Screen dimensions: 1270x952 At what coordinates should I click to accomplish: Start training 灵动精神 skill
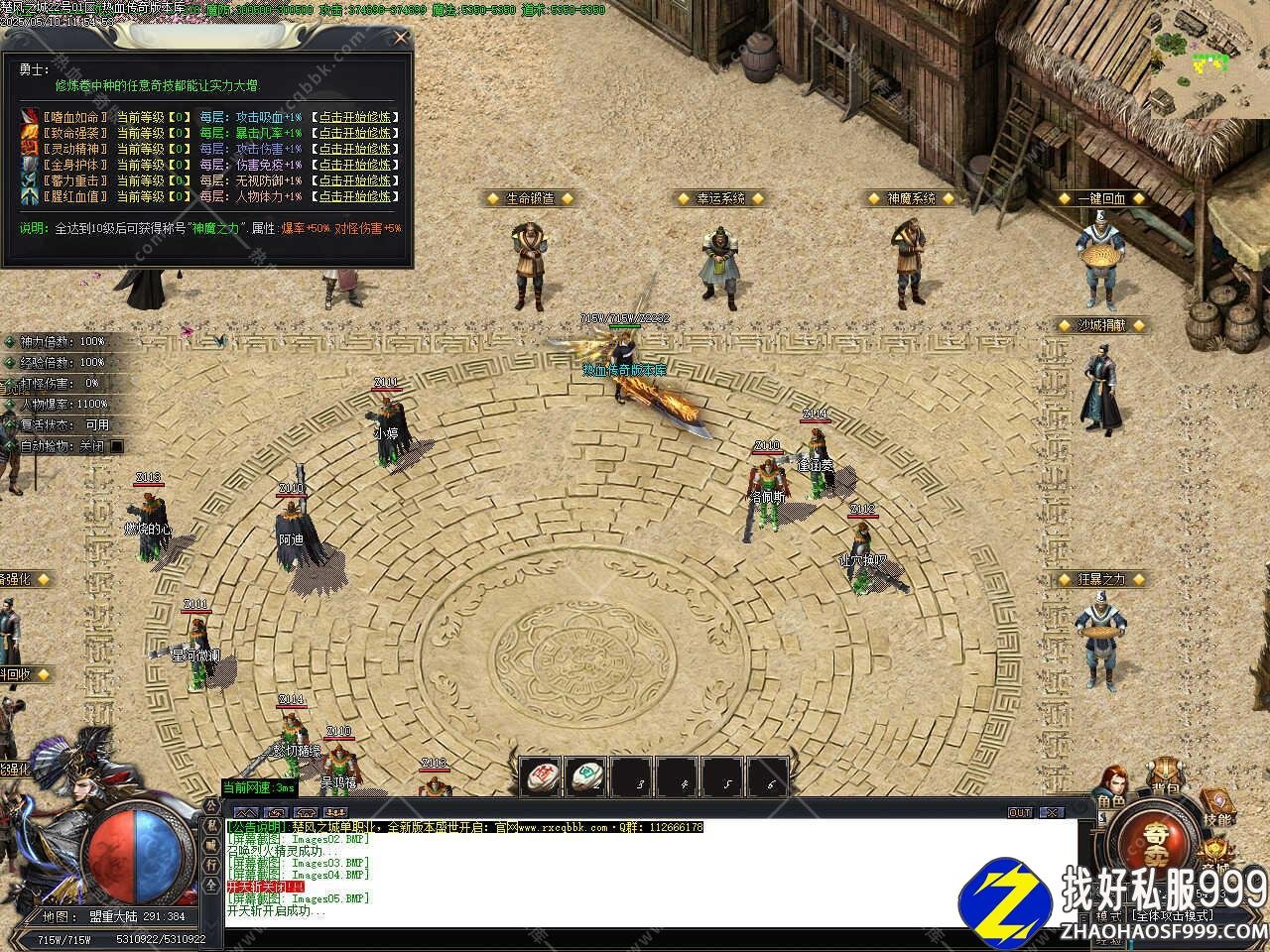coord(355,149)
